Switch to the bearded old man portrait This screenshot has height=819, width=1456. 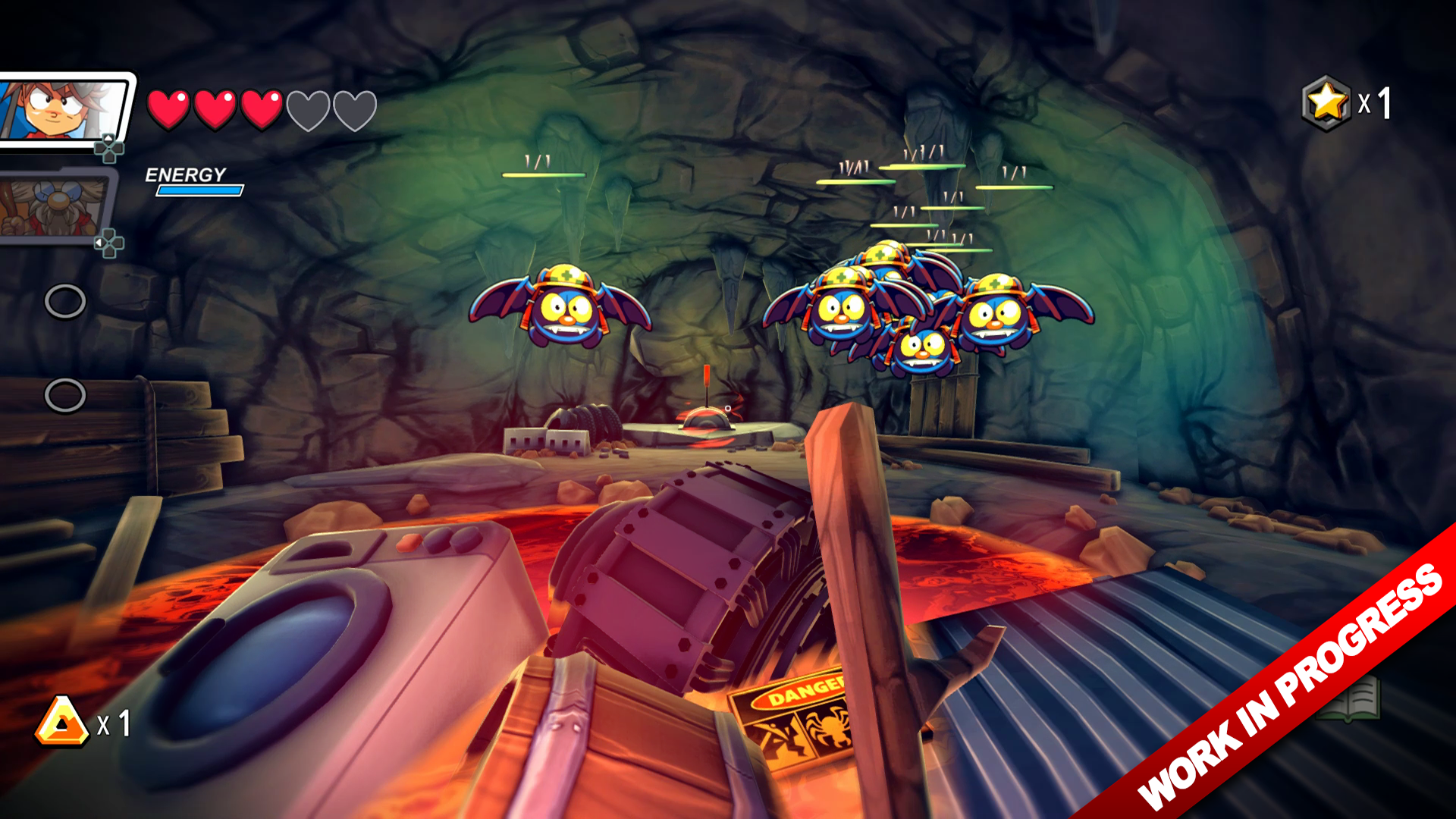(x=53, y=206)
